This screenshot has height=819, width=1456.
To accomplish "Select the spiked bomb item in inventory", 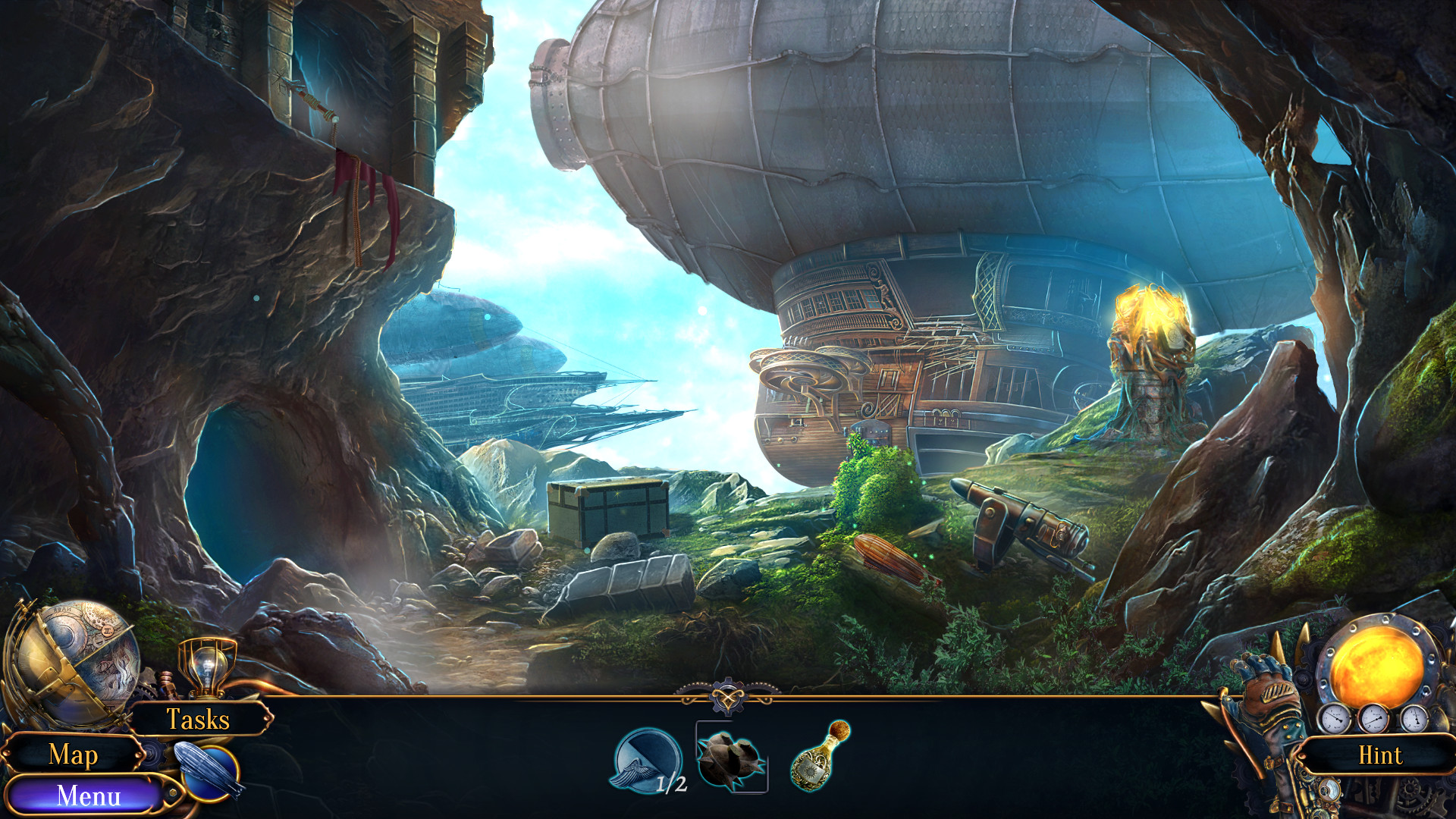I will point(730,758).
